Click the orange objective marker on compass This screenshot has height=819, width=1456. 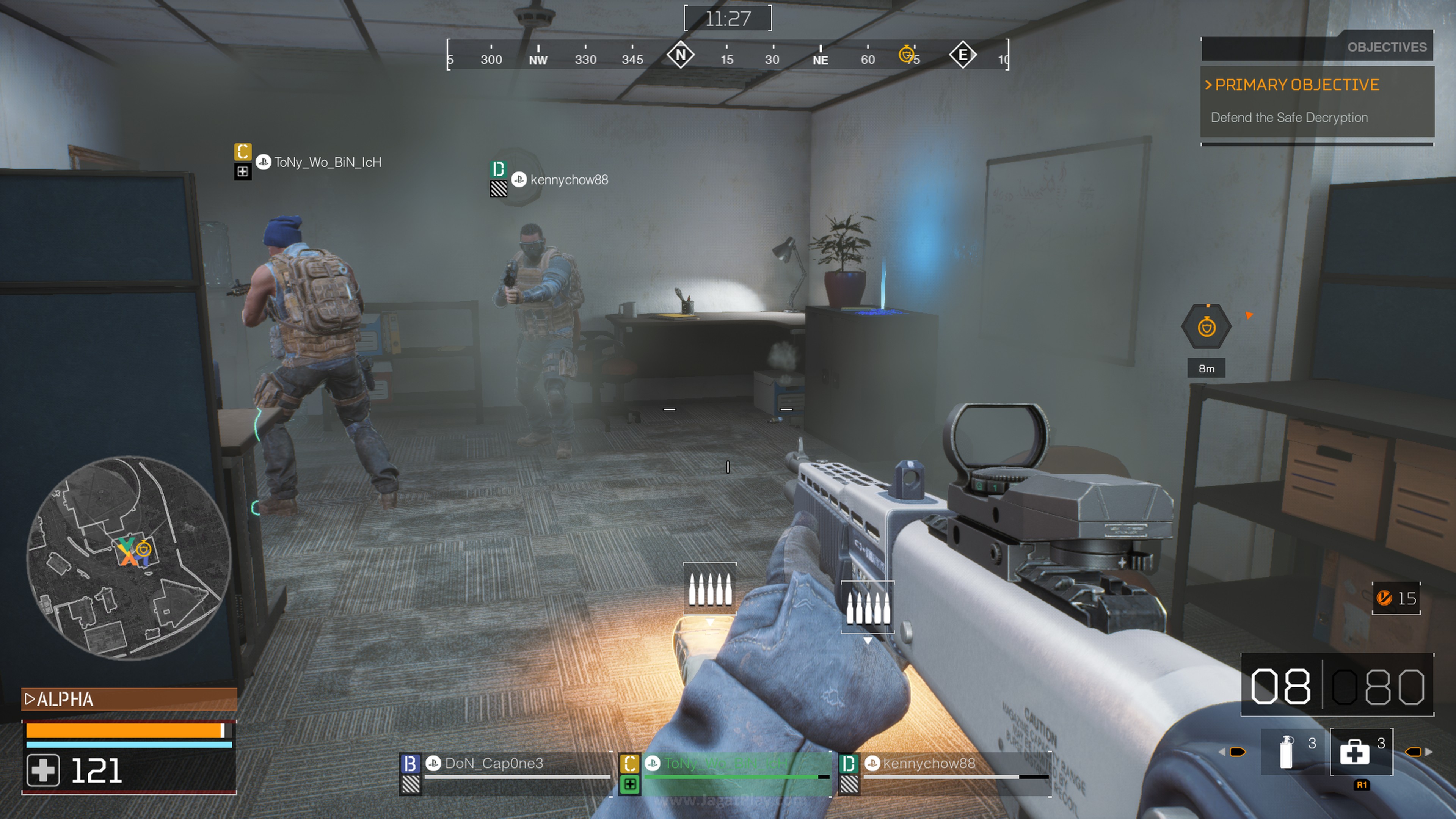[x=906, y=54]
